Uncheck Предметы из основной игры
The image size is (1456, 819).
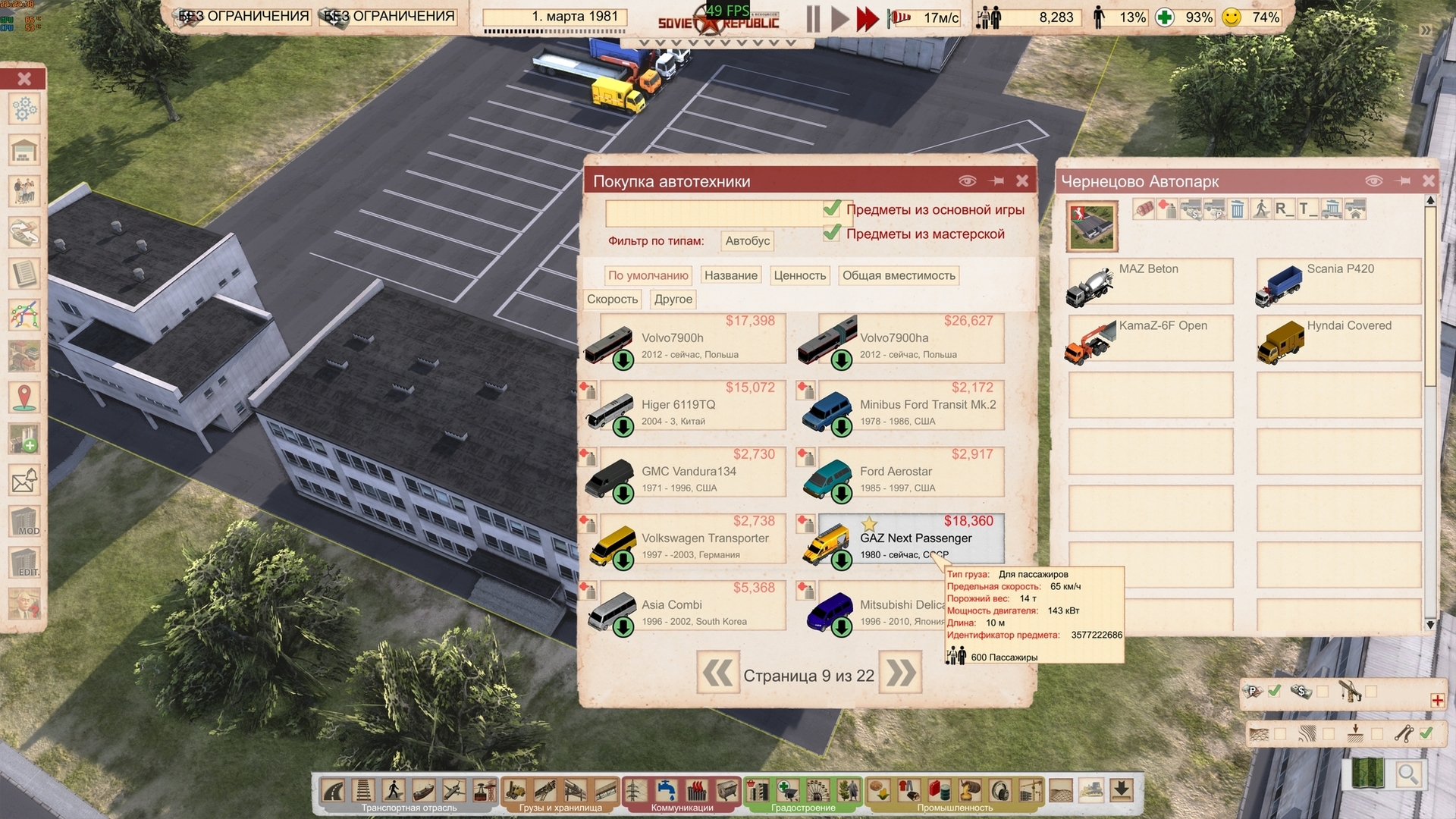coord(832,209)
